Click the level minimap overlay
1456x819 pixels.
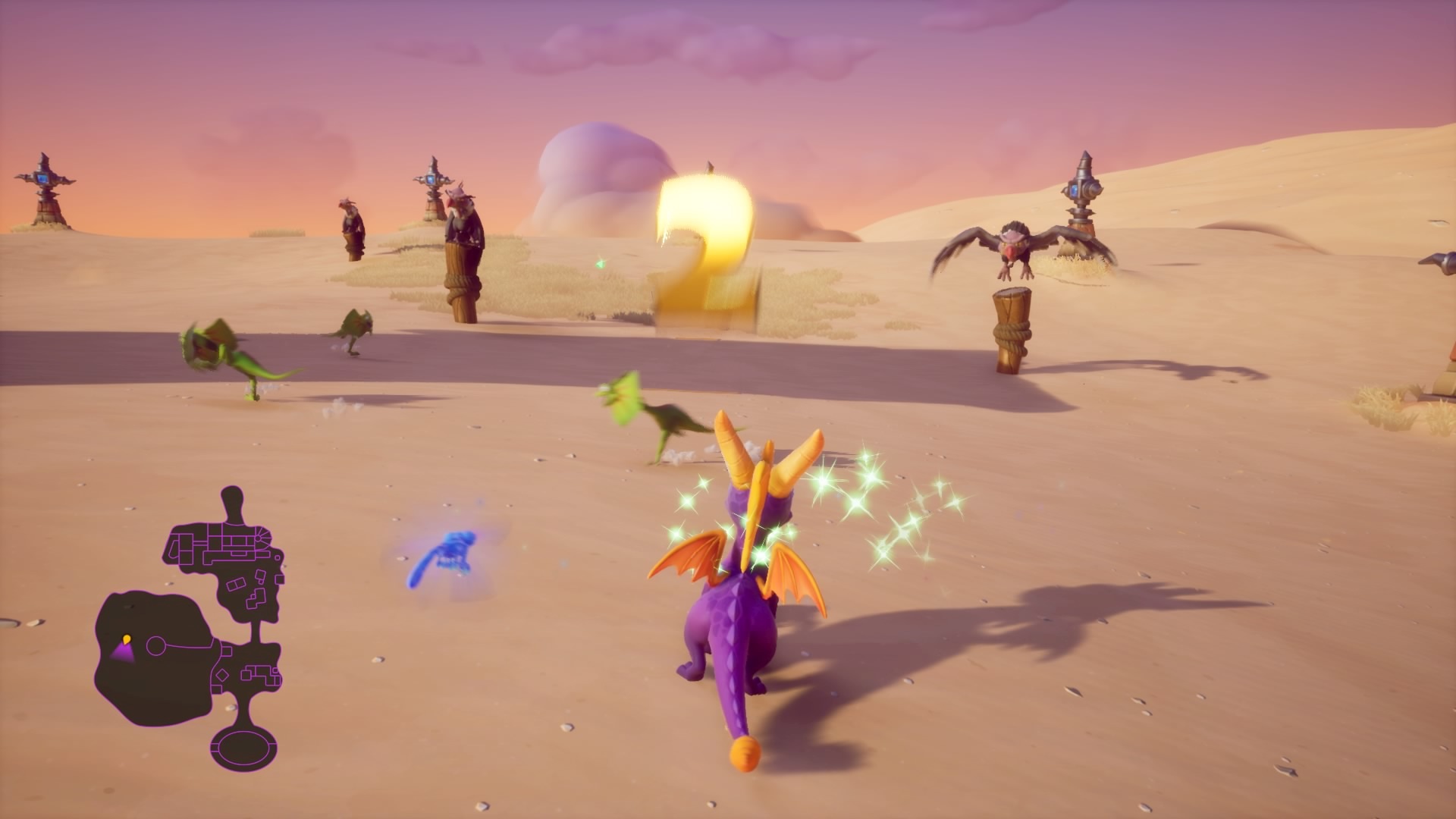[x=190, y=629]
